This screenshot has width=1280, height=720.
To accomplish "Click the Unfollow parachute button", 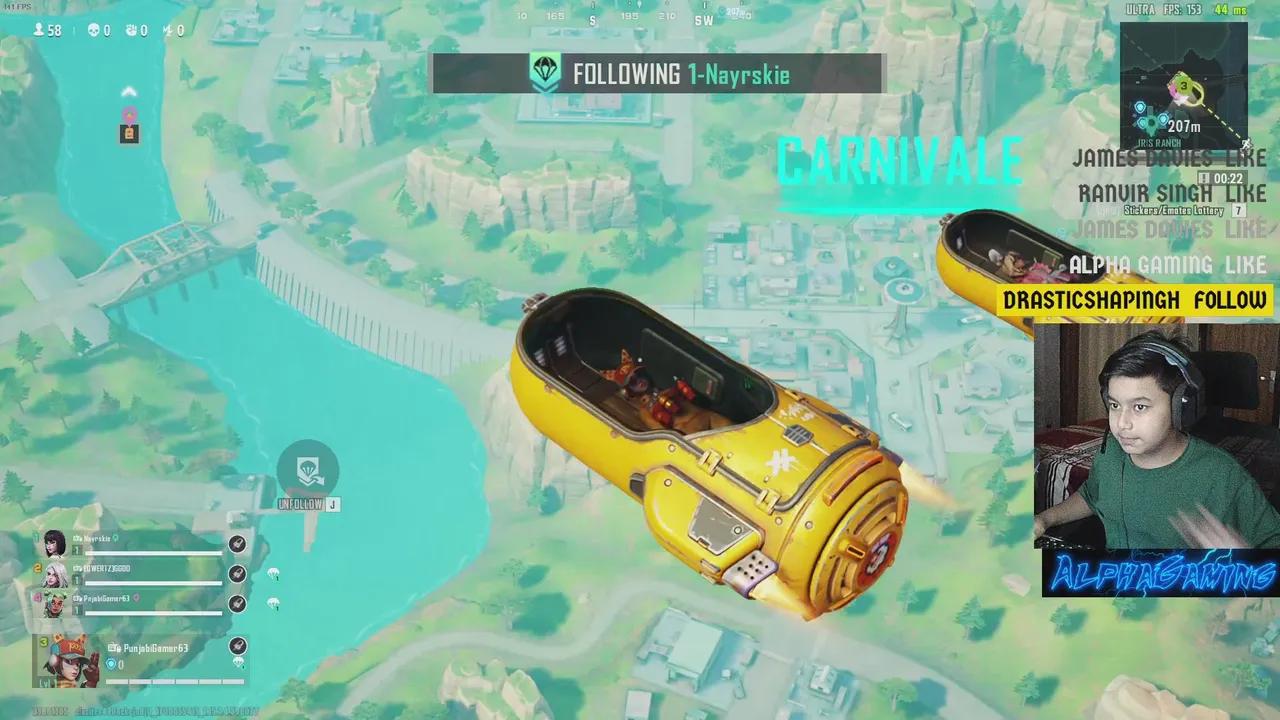I will pos(307,470).
